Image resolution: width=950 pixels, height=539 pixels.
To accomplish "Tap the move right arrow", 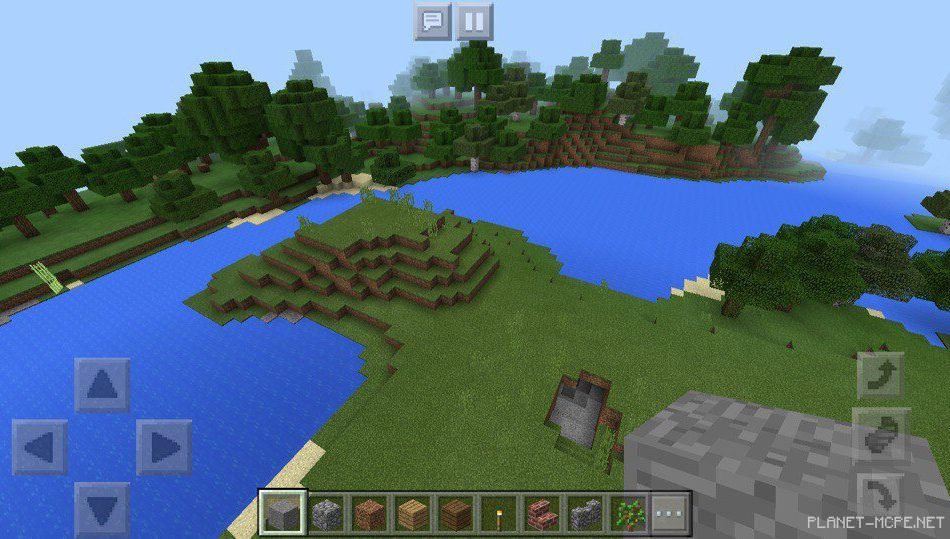I will point(164,447).
